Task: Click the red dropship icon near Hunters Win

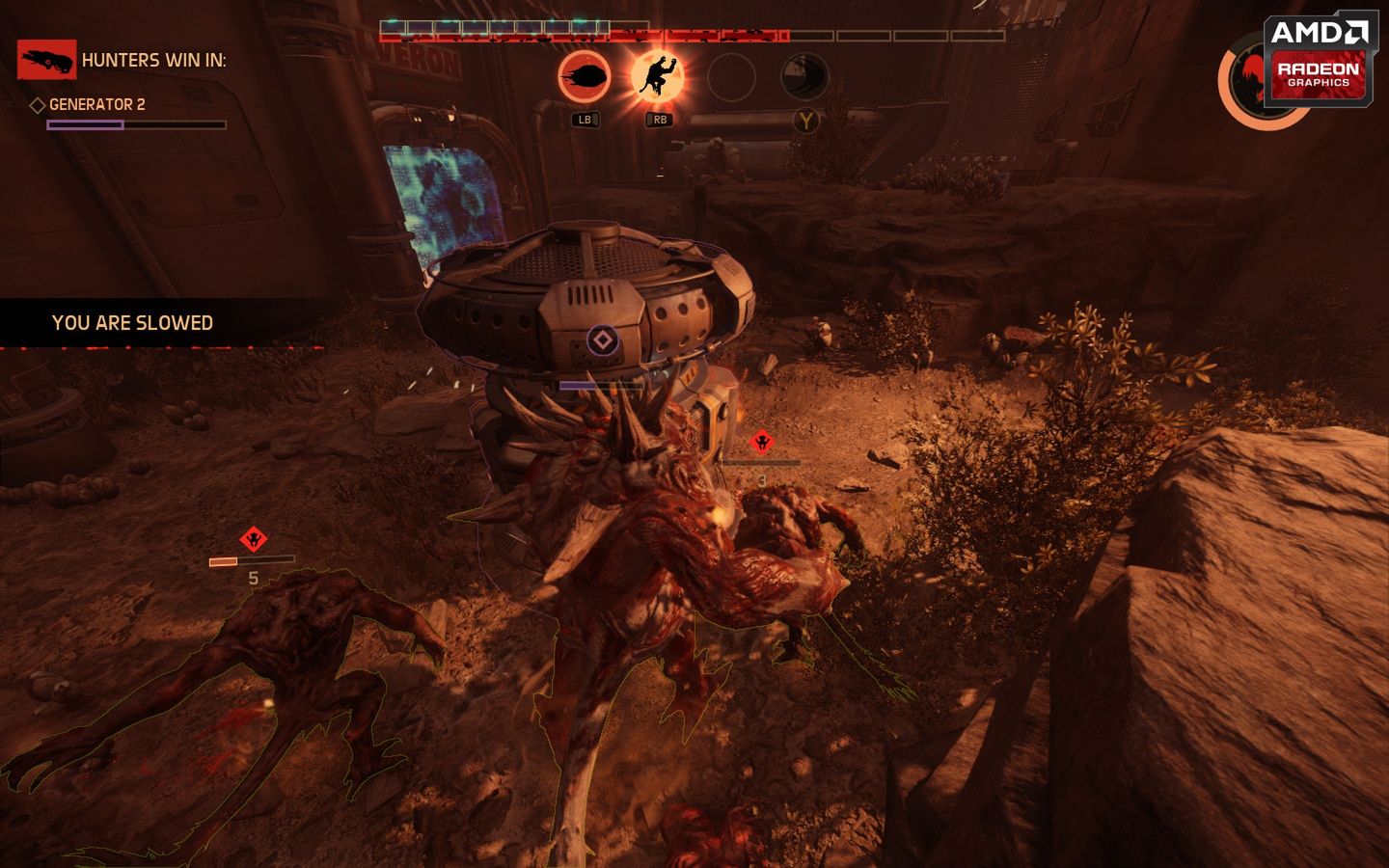Action: pyautogui.click(x=45, y=59)
